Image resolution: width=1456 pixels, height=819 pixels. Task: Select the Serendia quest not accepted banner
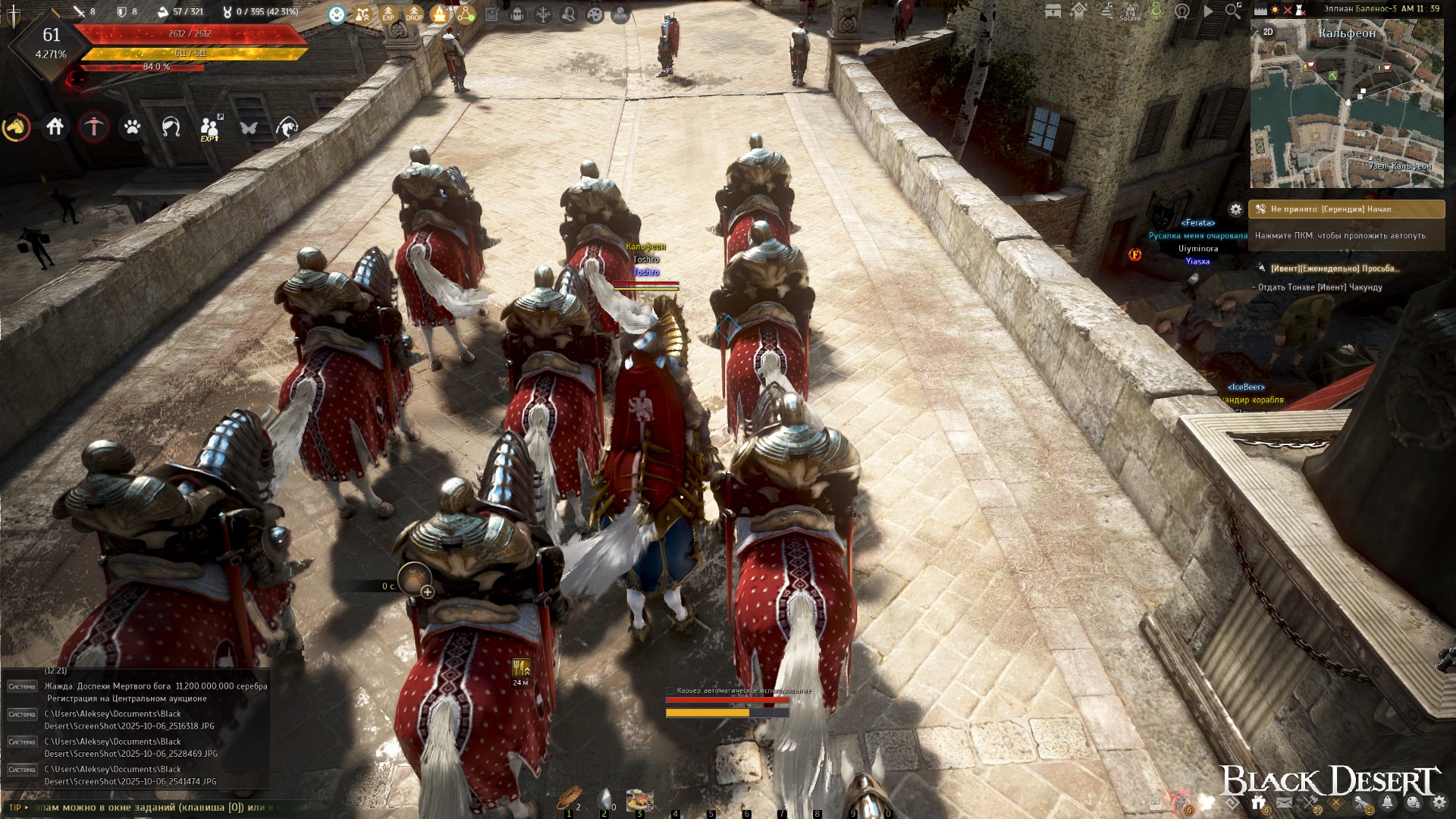(1347, 209)
